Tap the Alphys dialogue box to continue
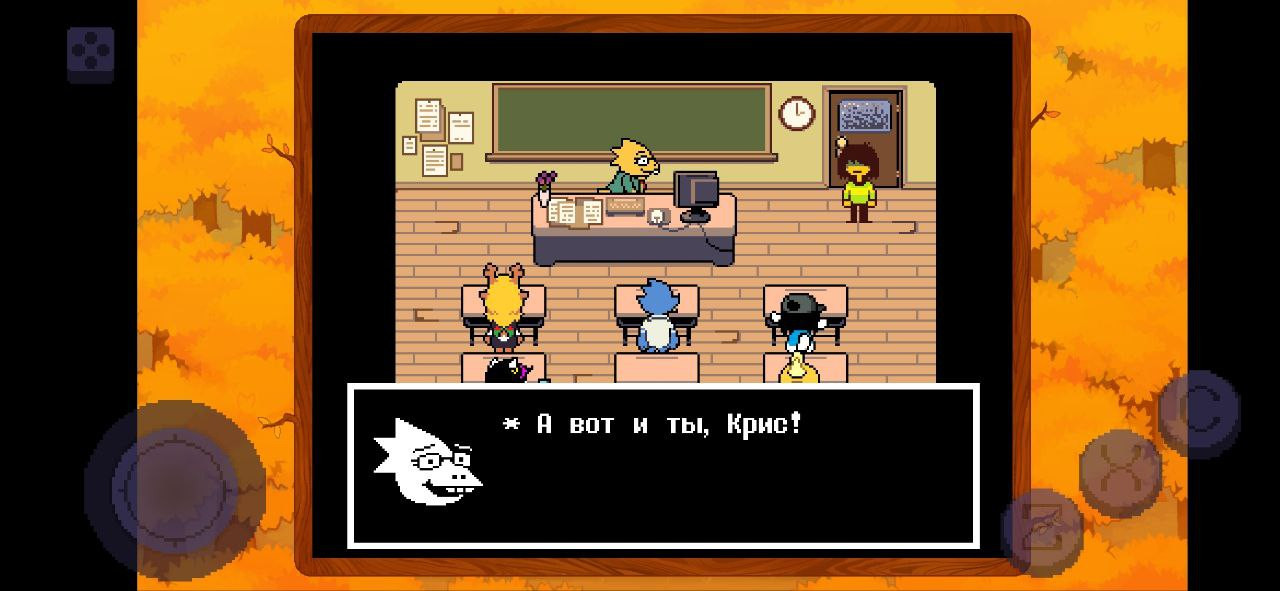This screenshot has height=591, width=1280. click(x=662, y=466)
